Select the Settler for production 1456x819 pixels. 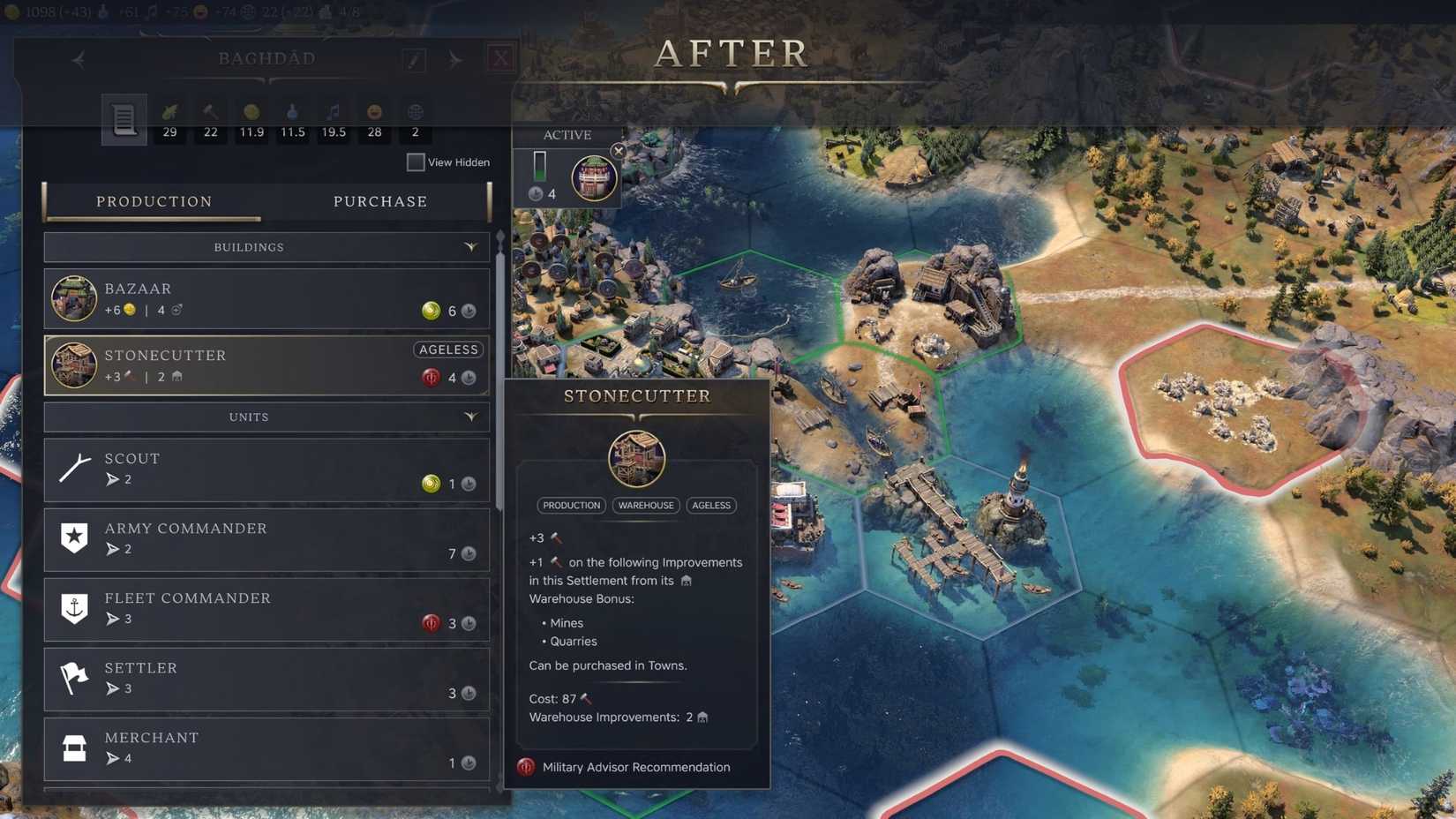(265, 679)
